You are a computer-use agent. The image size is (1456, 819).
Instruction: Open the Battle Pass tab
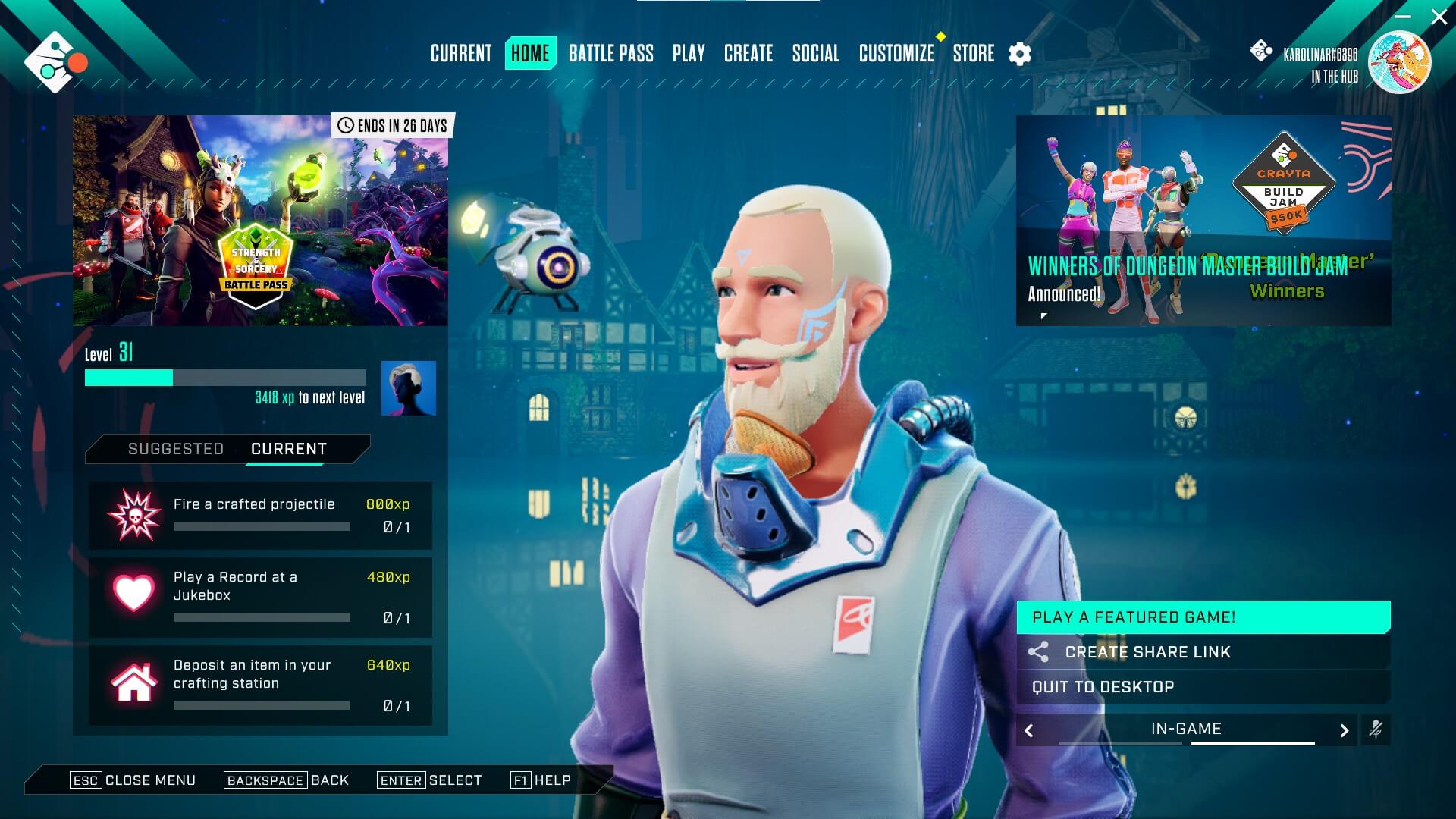pos(610,54)
